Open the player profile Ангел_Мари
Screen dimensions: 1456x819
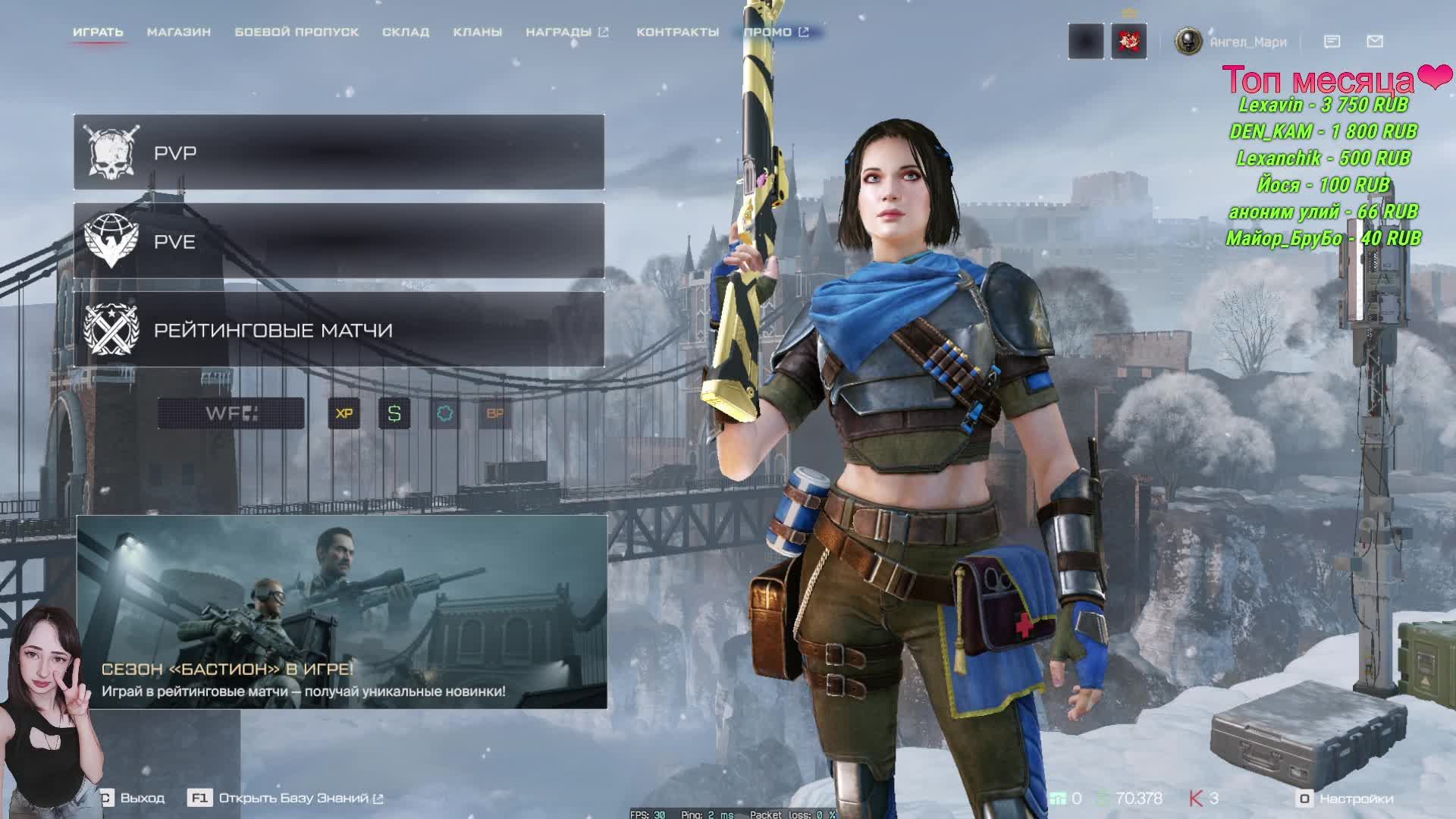(x=1232, y=42)
